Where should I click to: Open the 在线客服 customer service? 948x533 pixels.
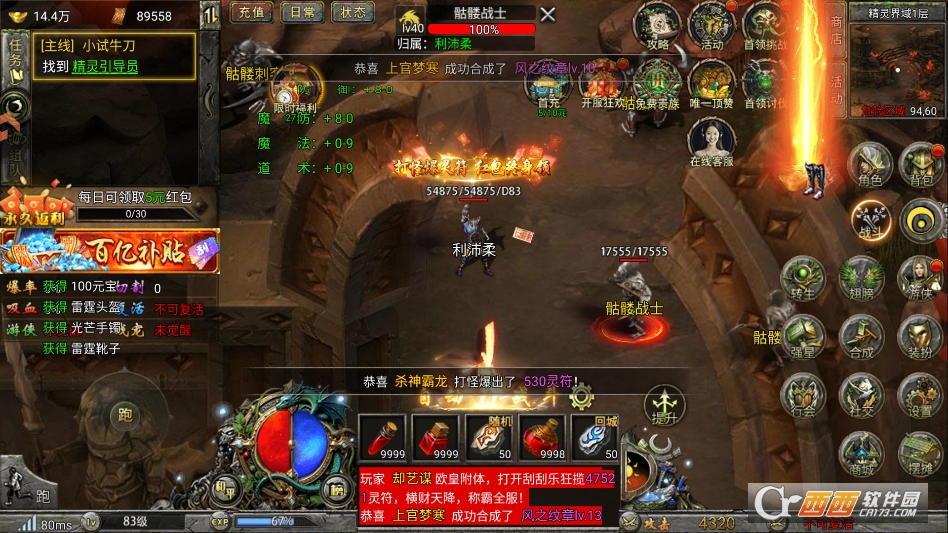(711, 141)
